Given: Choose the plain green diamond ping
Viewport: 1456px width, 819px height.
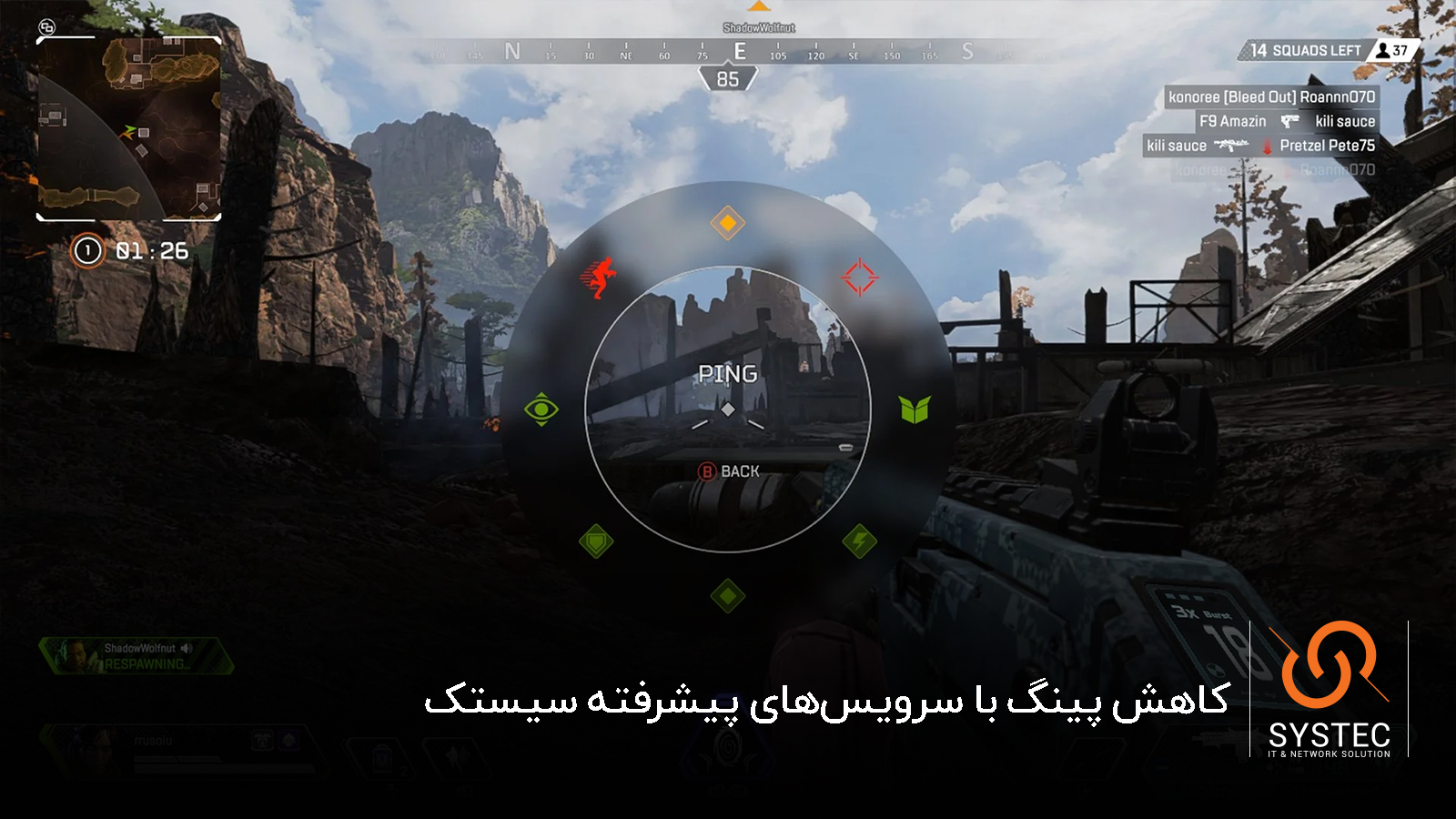Looking at the screenshot, I should coord(727,596).
